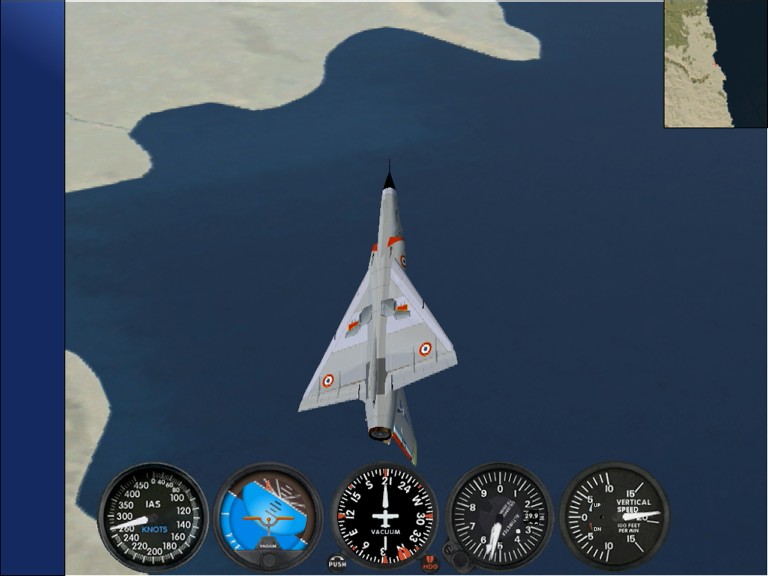Click the altimeter gauge
The width and height of the screenshot is (768, 576).
500,516
